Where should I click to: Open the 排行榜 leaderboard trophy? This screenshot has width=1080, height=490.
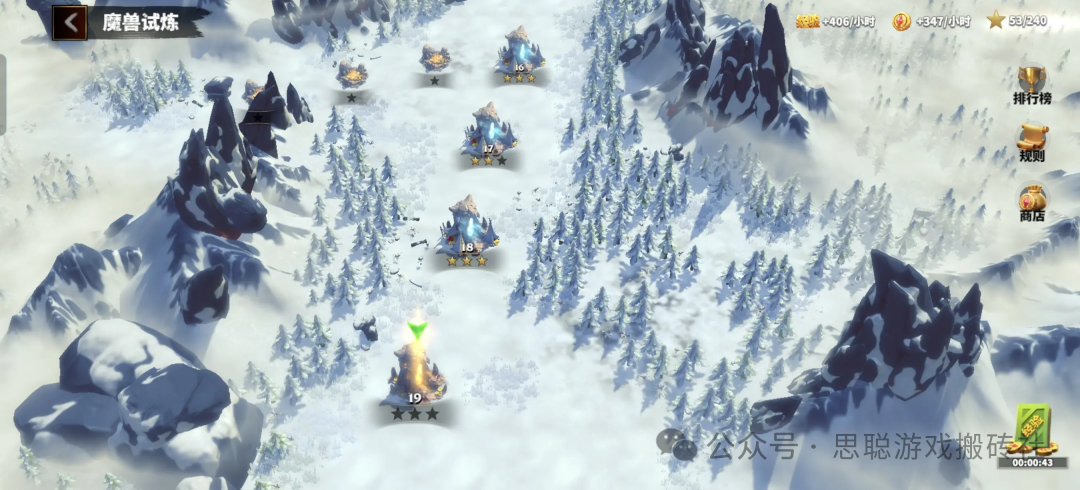tap(1032, 82)
